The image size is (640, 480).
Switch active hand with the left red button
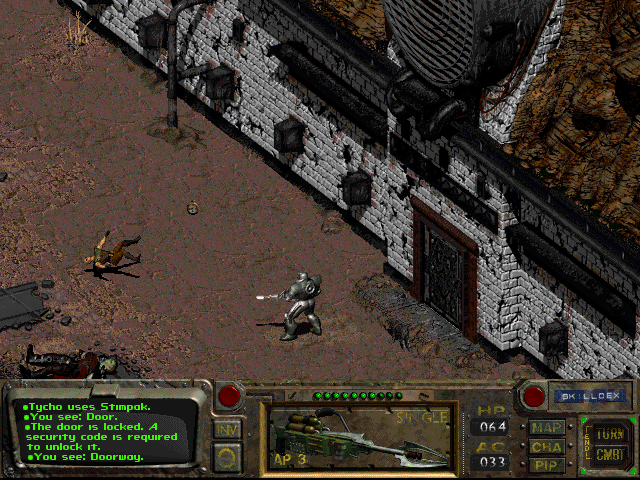click(229, 395)
